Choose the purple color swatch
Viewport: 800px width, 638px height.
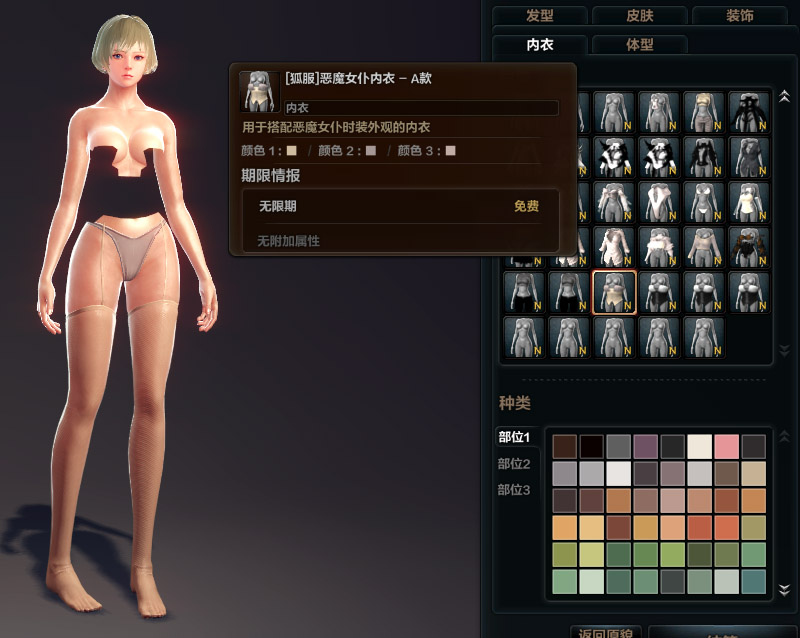click(645, 447)
